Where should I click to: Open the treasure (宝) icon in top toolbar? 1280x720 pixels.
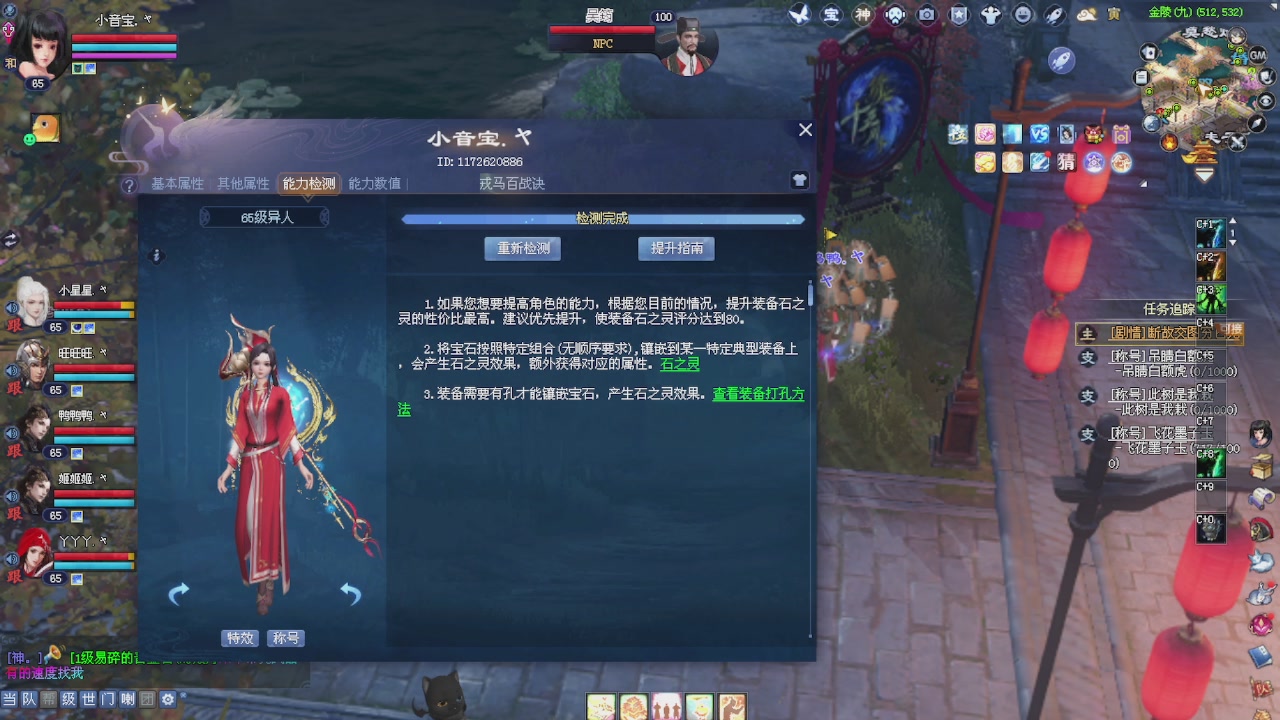tap(832, 14)
